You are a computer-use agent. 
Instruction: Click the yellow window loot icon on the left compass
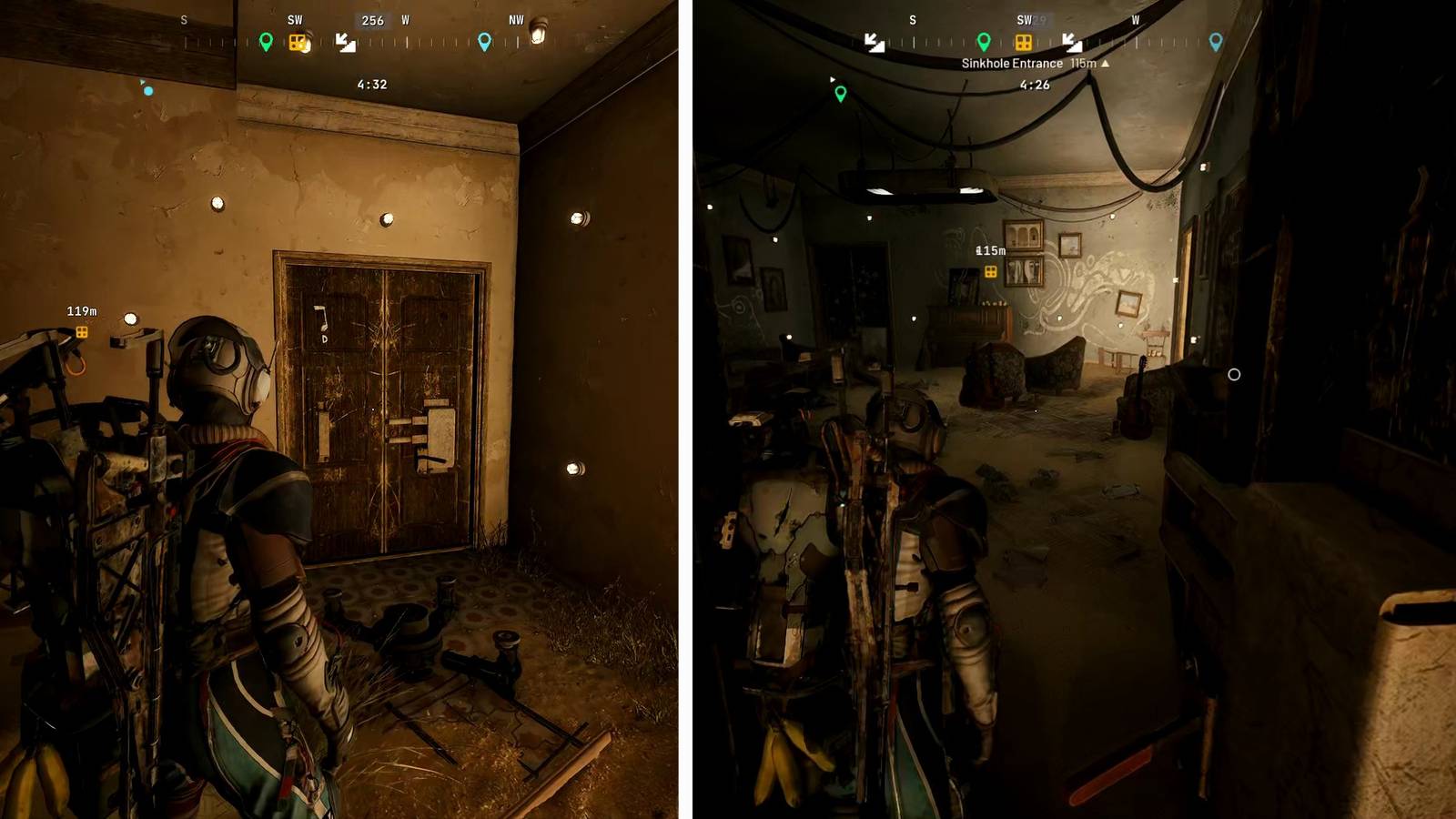point(298,42)
